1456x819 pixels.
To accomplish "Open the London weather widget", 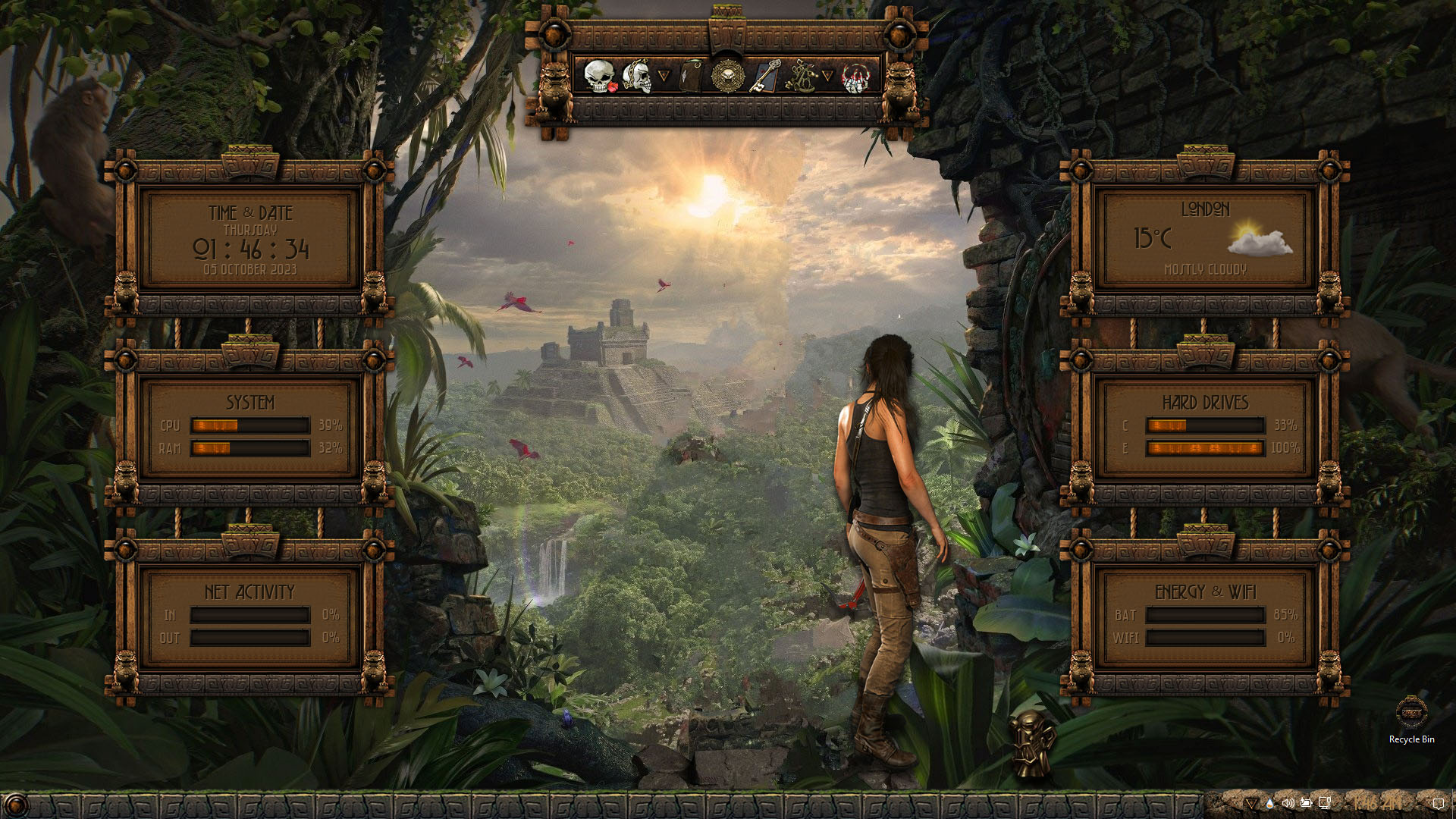I will point(1204,240).
